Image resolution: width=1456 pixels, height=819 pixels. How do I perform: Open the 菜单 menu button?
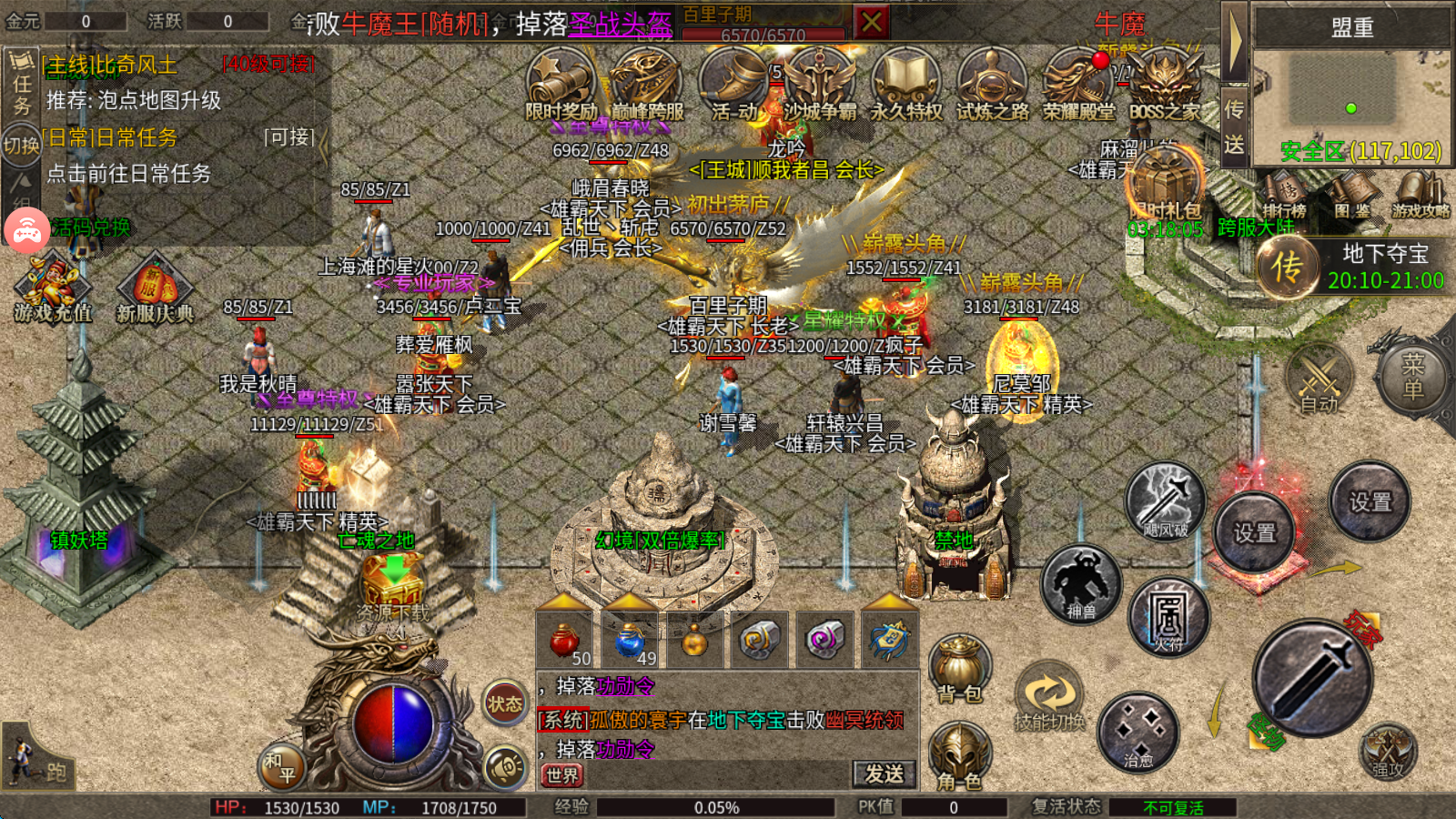[x=1412, y=377]
